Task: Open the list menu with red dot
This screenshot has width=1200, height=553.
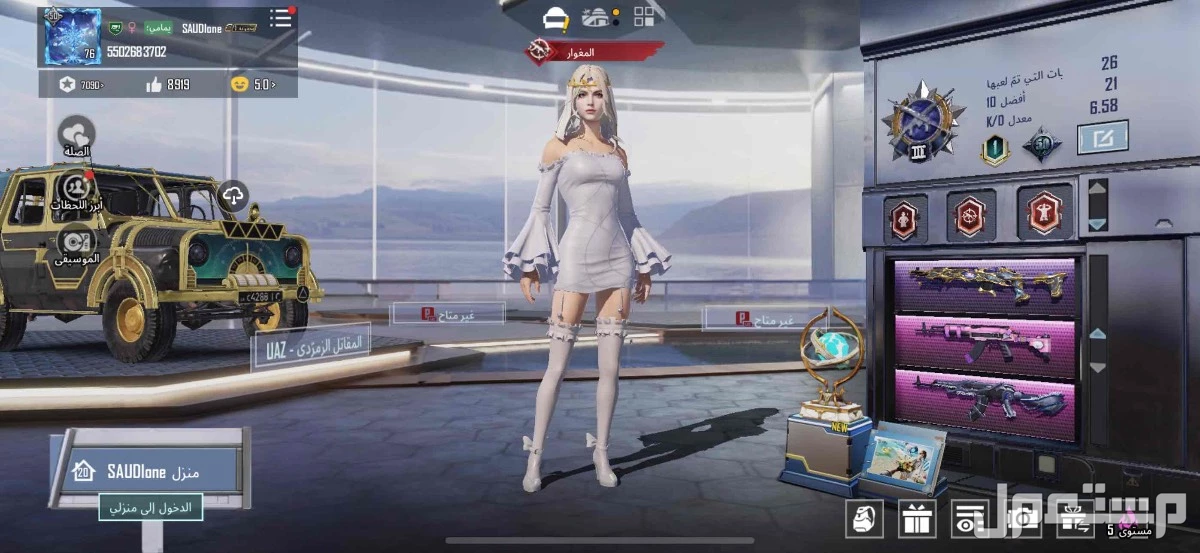Action: click(281, 18)
